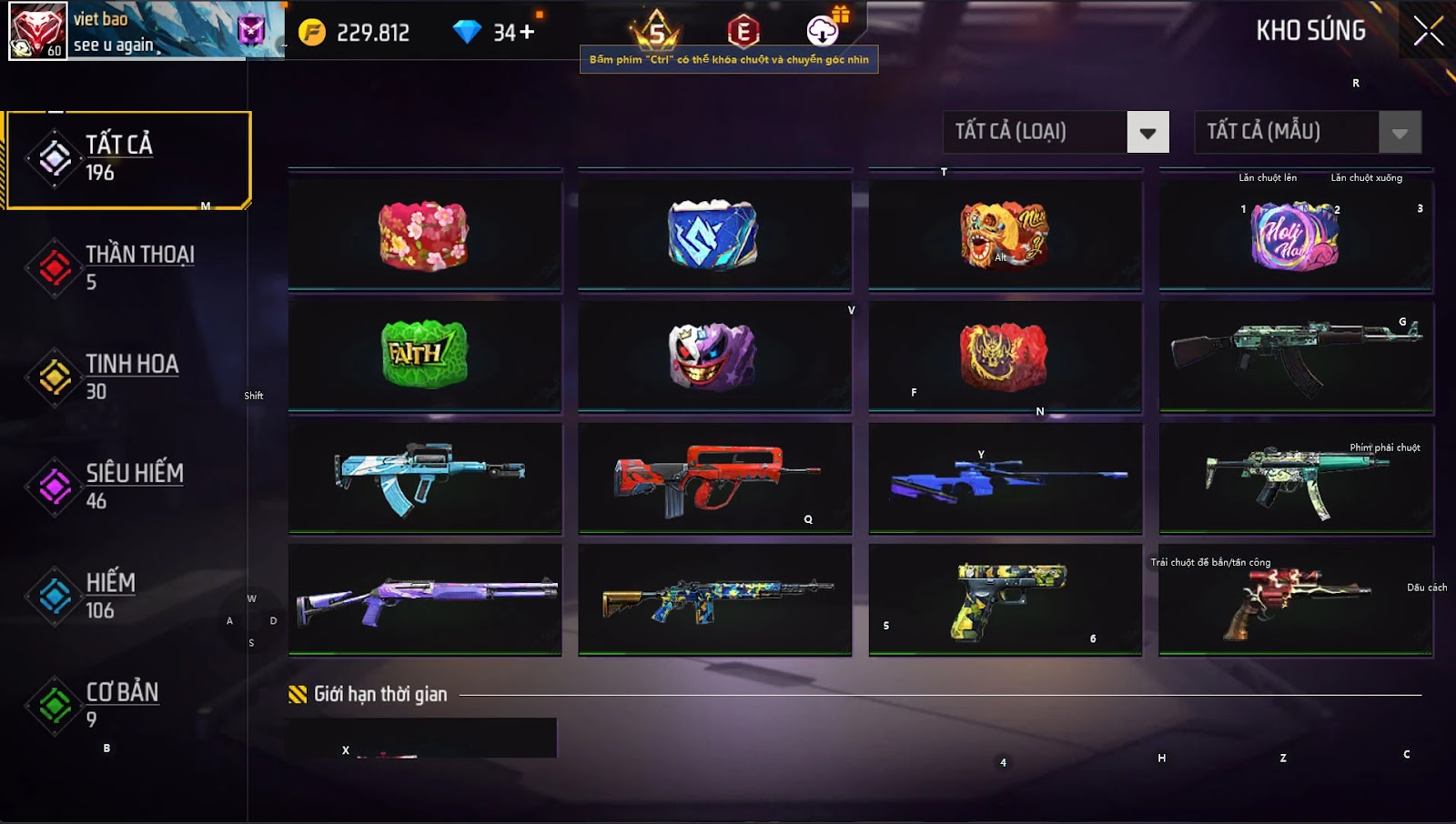The height and width of the screenshot is (824, 1456).
Task: Show the HIẾM rarity items
Action: click(x=127, y=596)
